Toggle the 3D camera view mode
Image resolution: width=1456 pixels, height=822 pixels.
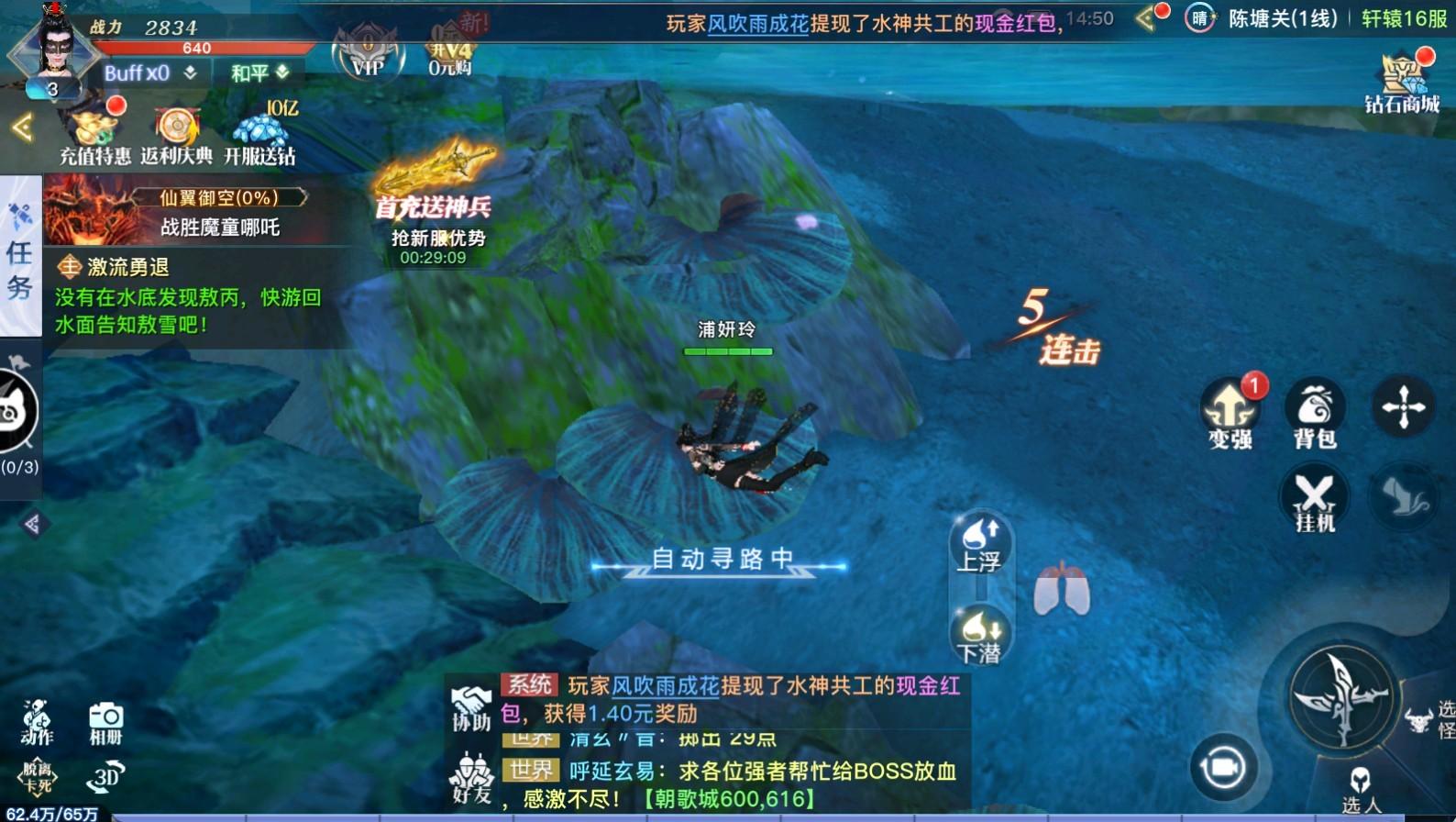click(104, 778)
